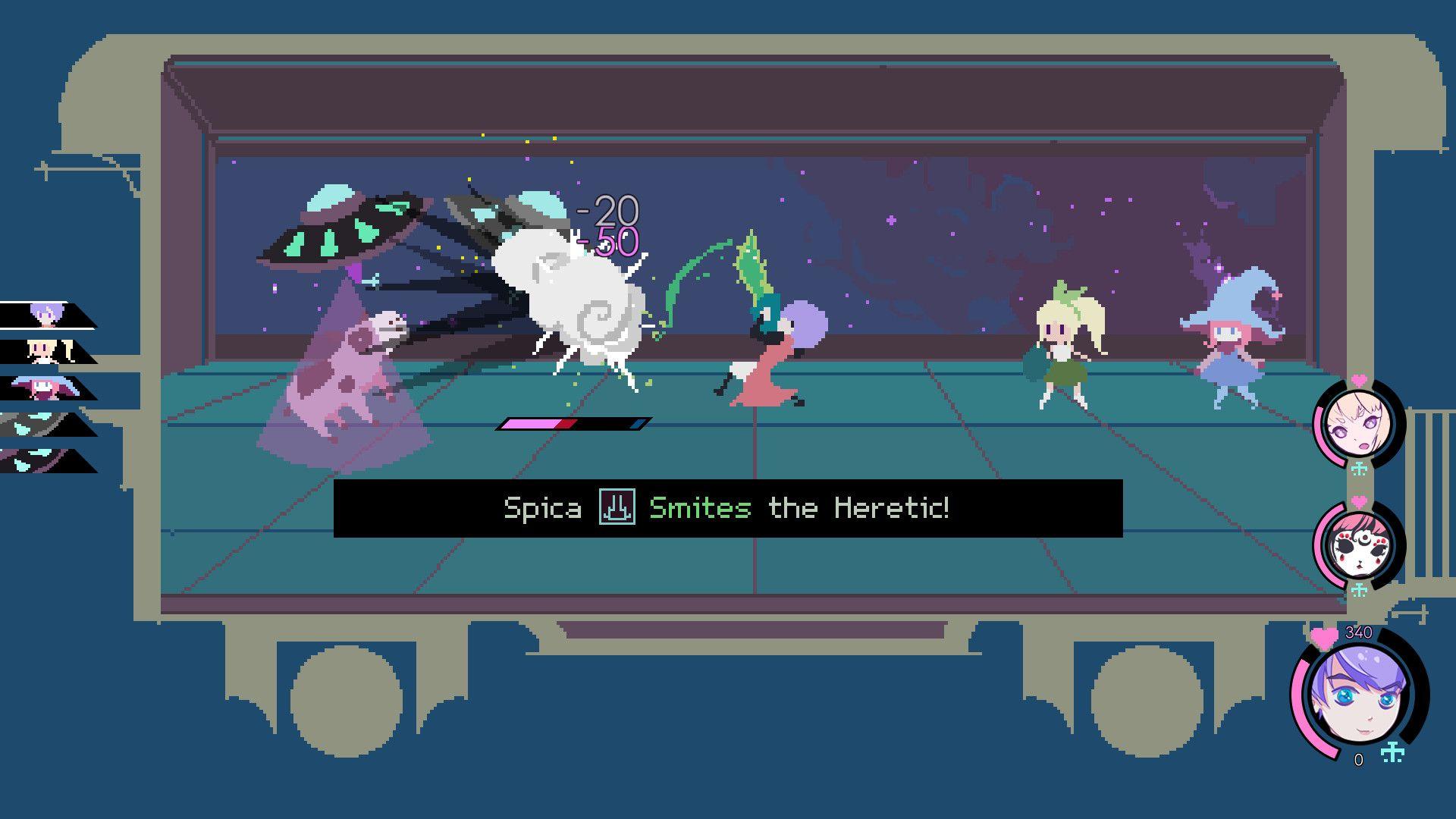Click the cyan rune icon in the battle message
1456x819 pixels.
click(619, 508)
